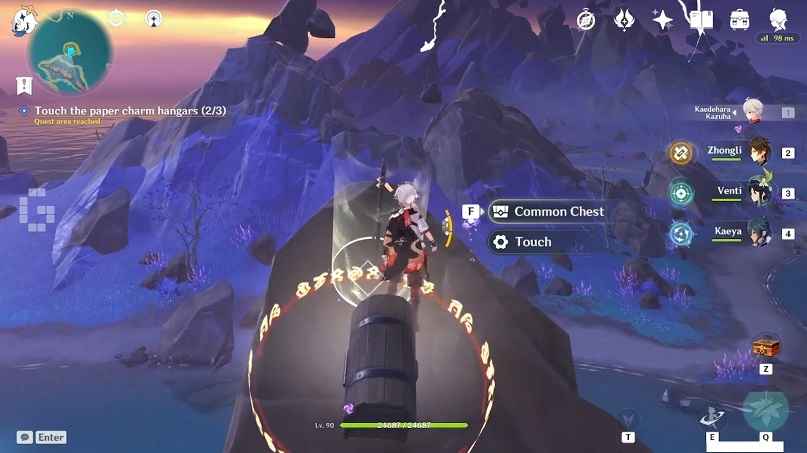Image resolution: width=807 pixels, height=453 pixels.
Task: Open the compass events icon
Action: tap(586, 19)
